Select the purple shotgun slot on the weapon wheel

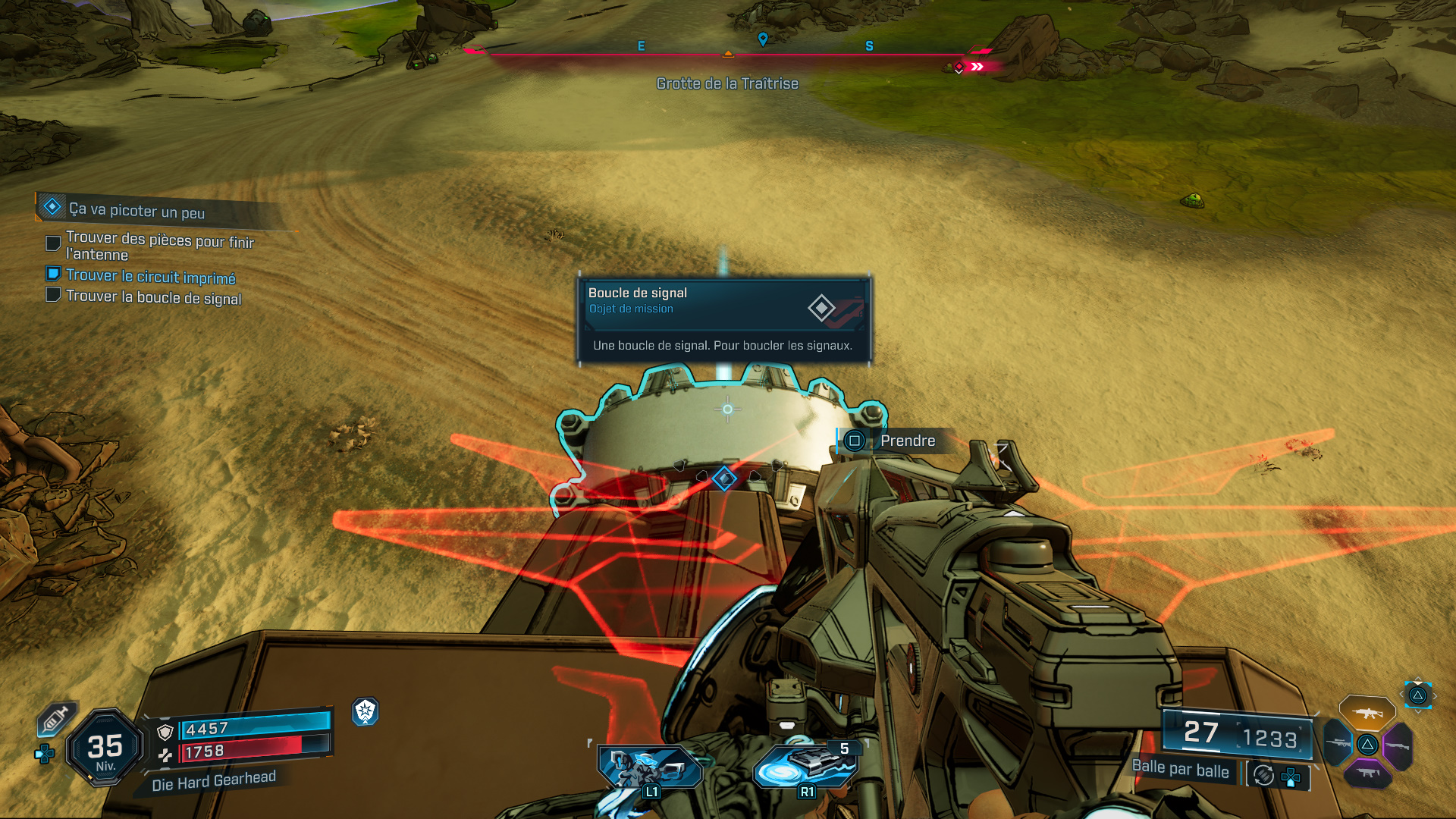pos(1398,745)
